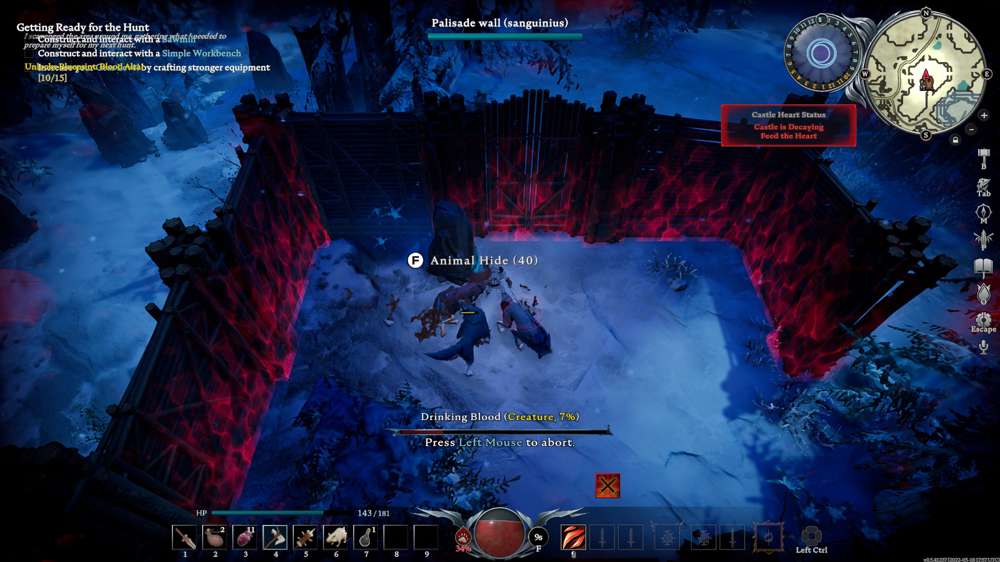The image size is (1000, 562).
Task: Check the Castle Heart Status alert
Action: [788, 126]
